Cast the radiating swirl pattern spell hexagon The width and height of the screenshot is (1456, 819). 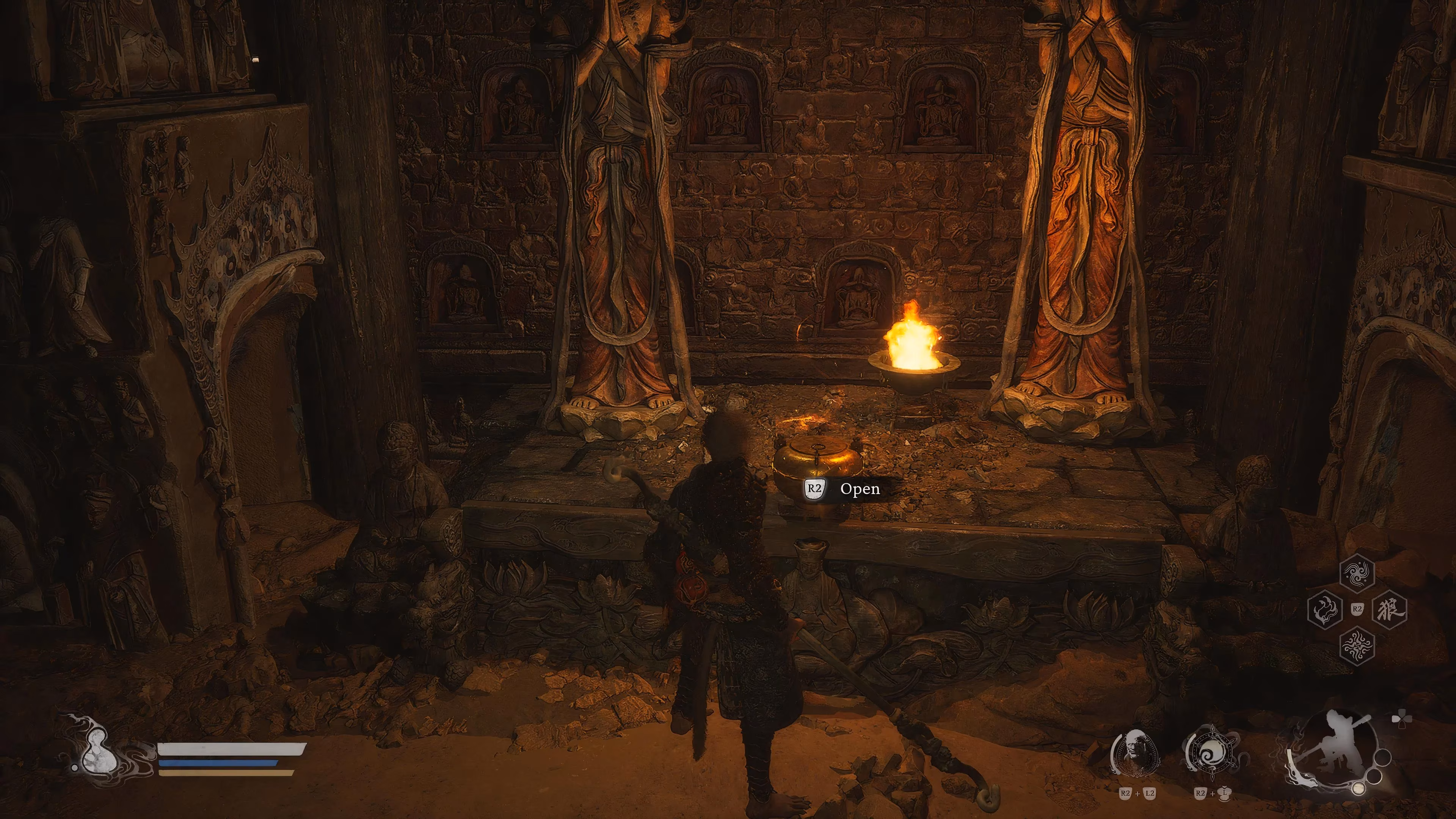1357,645
